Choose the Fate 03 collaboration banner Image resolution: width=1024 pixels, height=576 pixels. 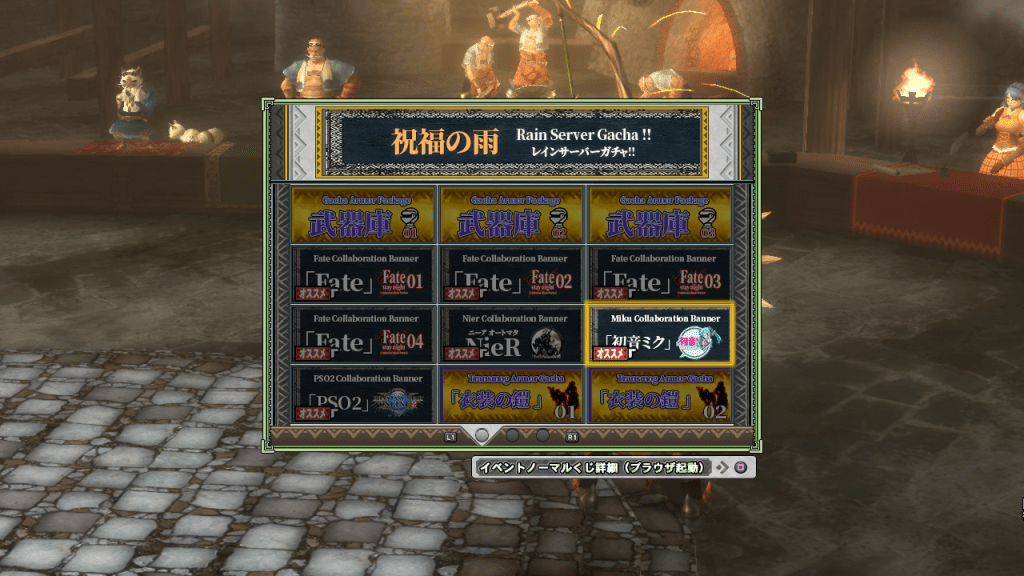point(660,274)
